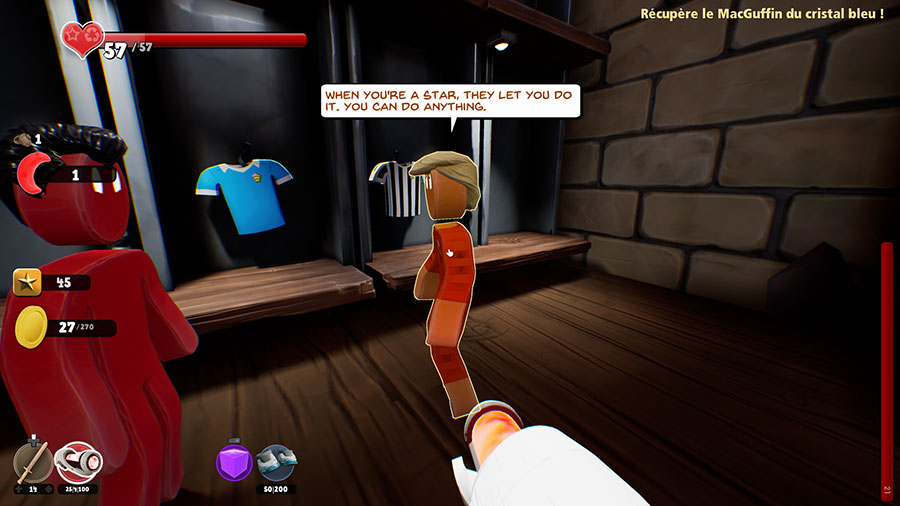Select the sneakers ability icon

click(276, 462)
